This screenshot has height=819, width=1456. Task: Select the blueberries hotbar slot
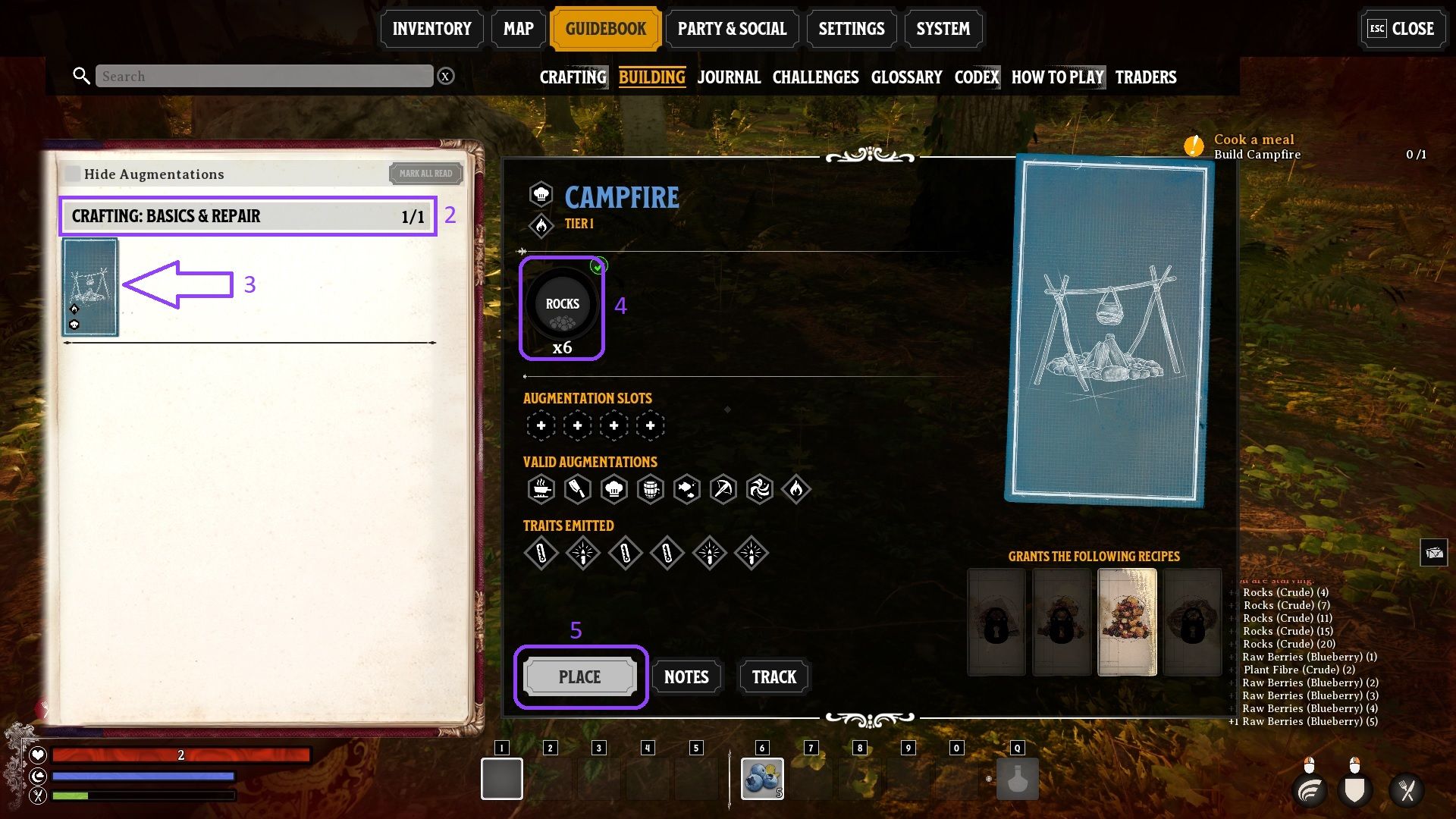(762, 779)
